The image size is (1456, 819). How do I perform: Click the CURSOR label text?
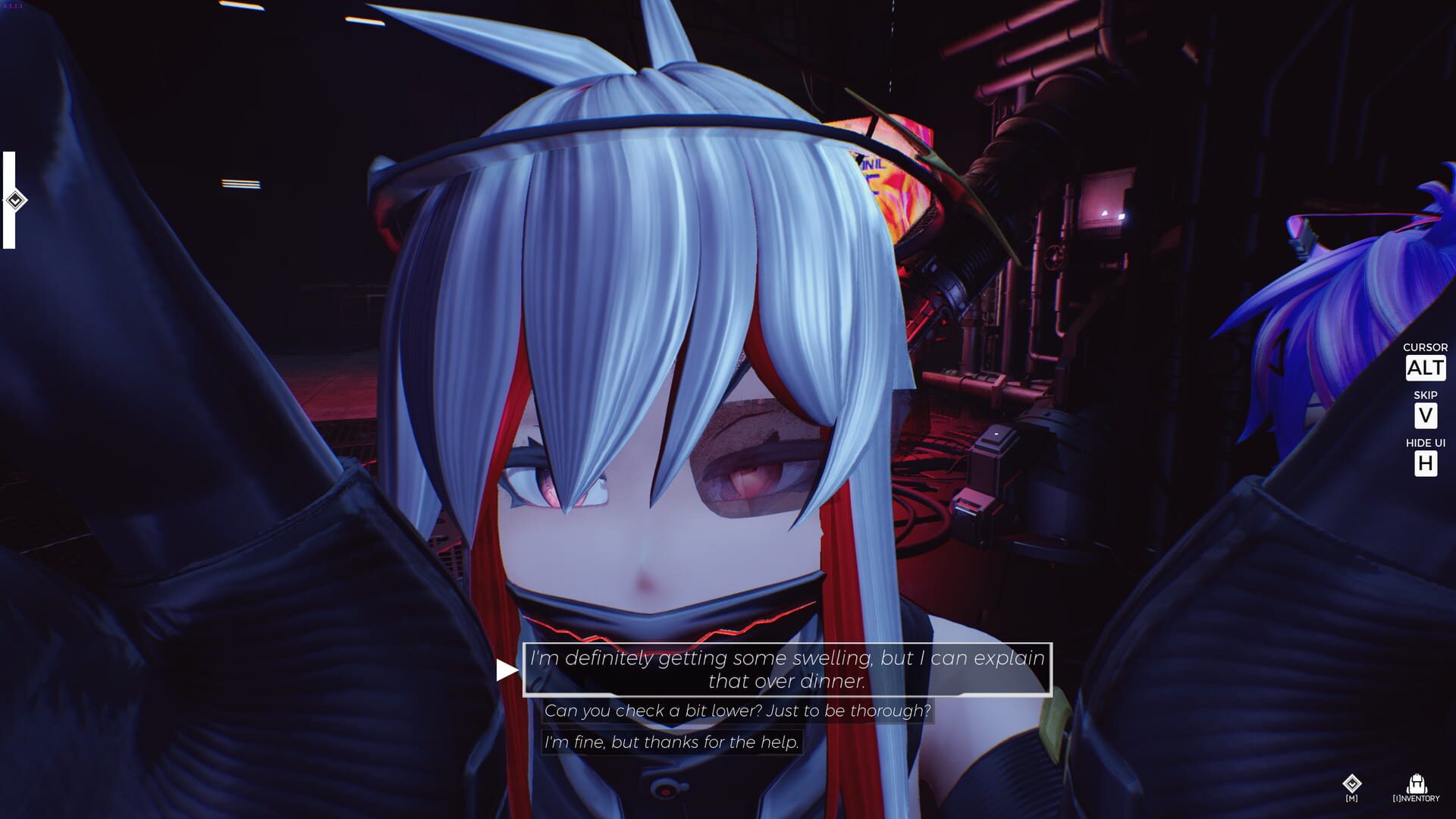[1425, 347]
